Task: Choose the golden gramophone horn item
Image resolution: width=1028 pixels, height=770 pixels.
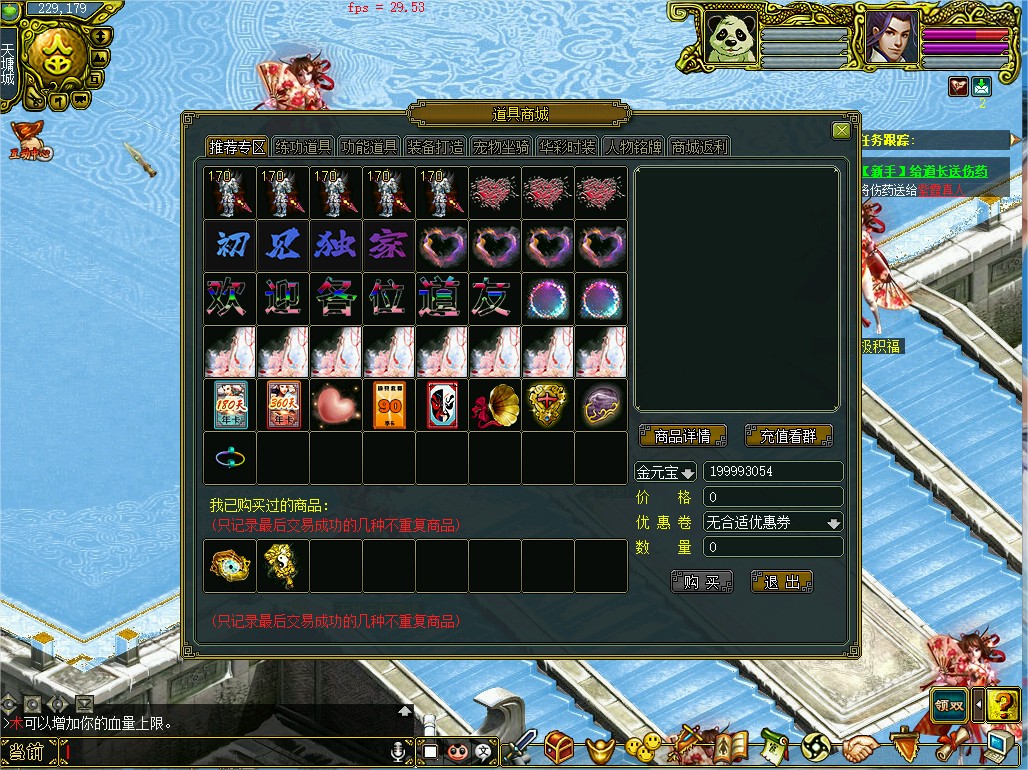Action: click(494, 405)
